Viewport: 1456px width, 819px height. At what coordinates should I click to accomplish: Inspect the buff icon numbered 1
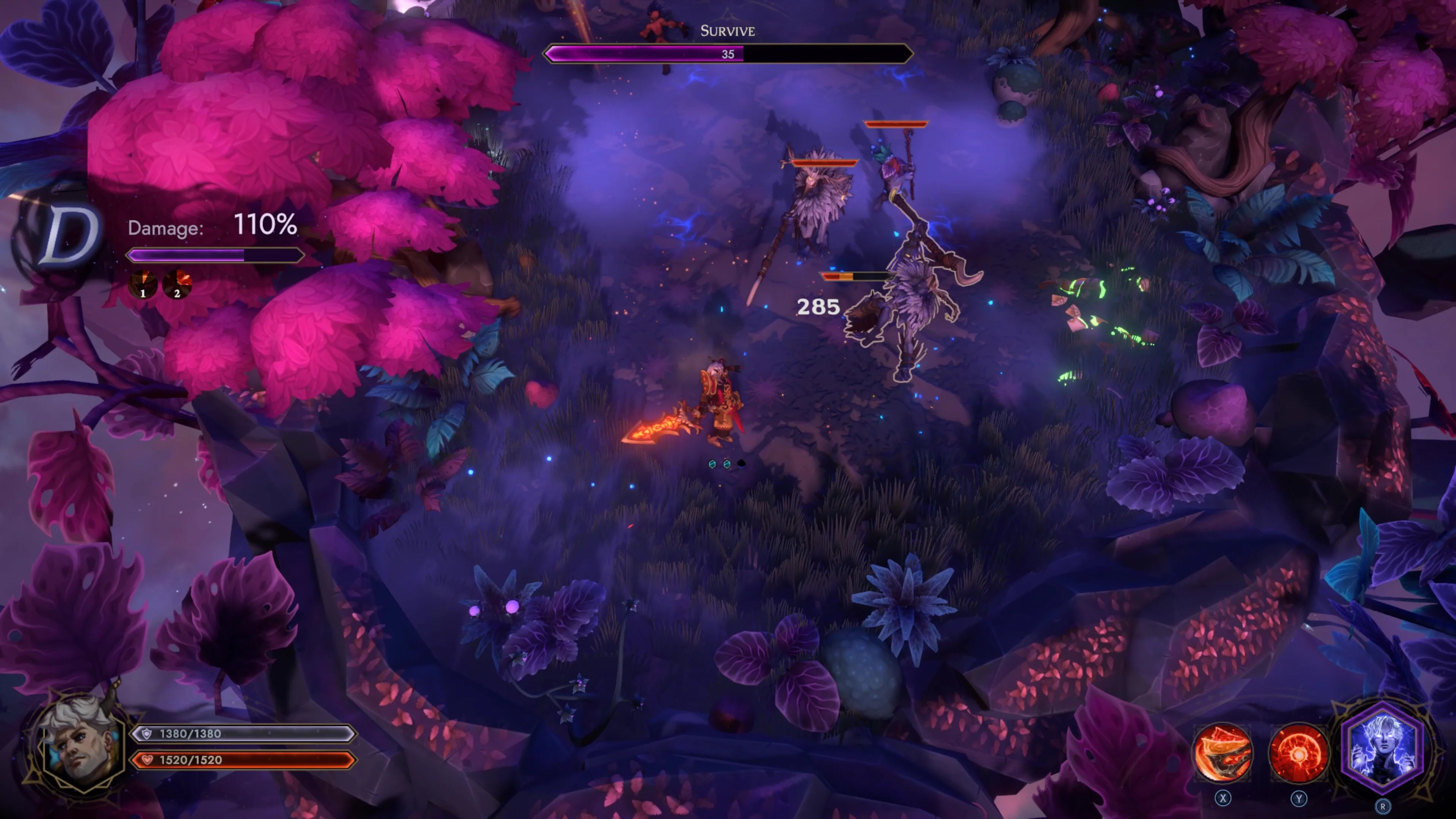(x=143, y=284)
